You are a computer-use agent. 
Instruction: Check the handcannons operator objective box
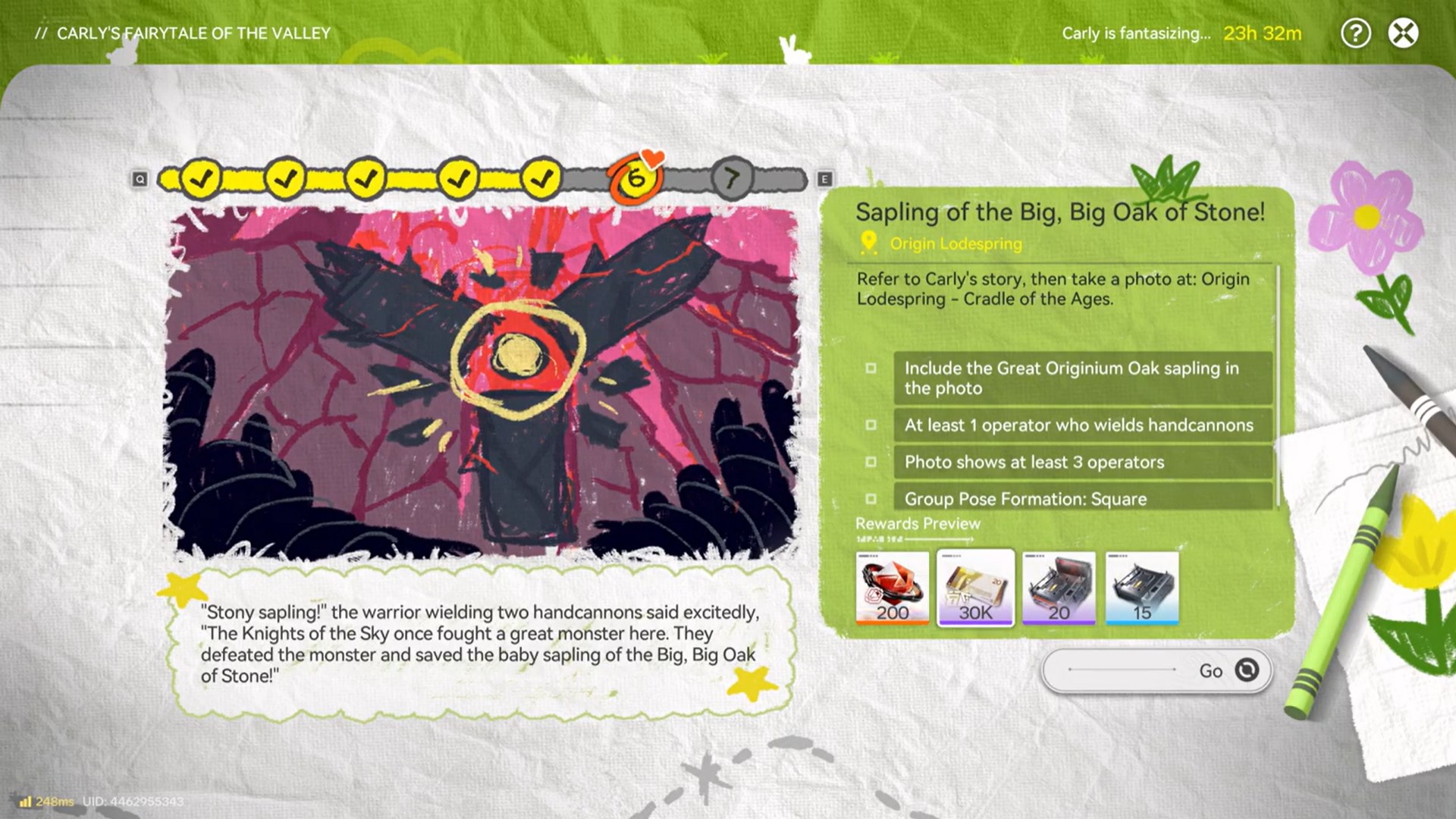click(x=874, y=425)
